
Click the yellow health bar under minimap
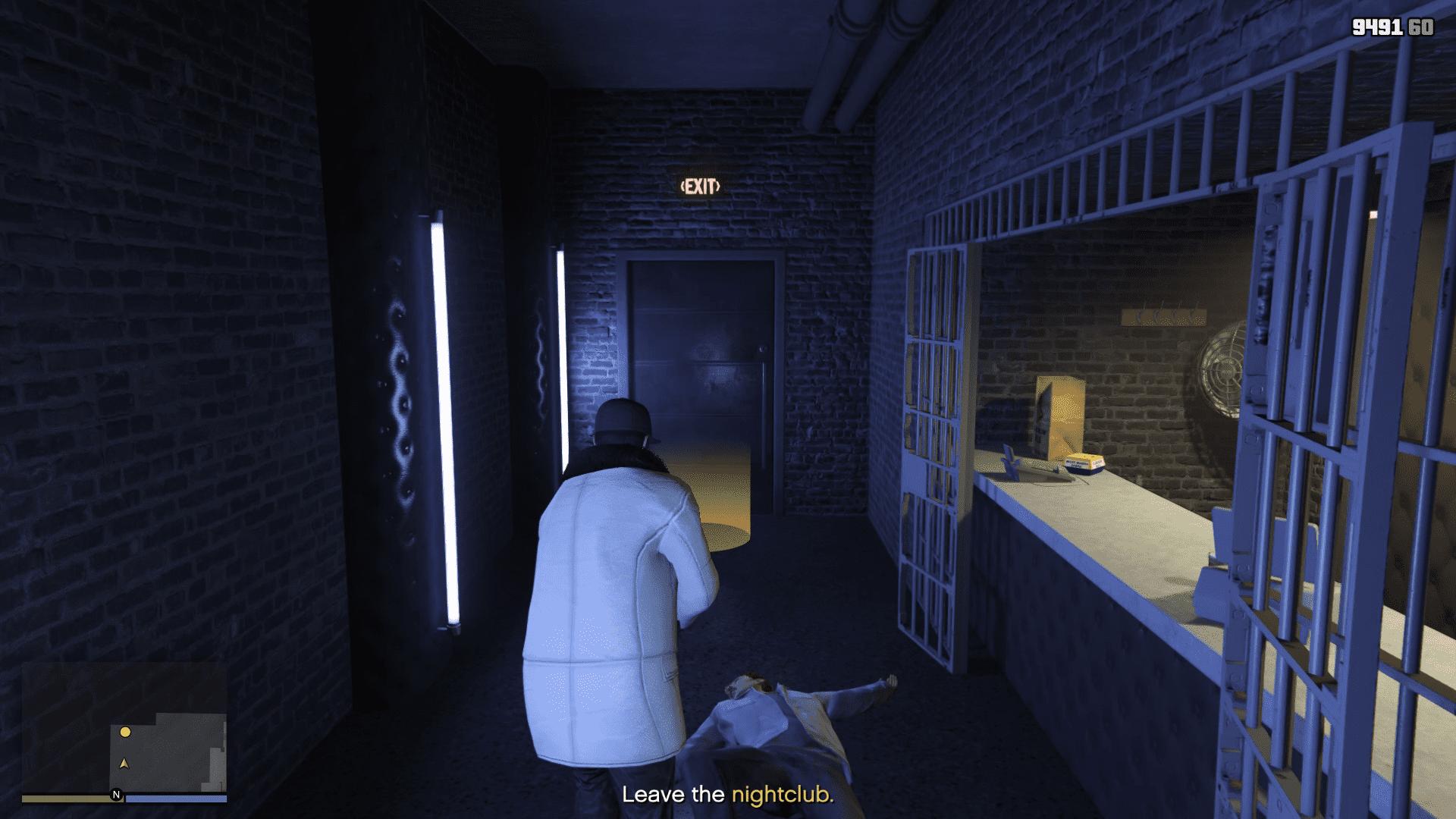click(68, 798)
